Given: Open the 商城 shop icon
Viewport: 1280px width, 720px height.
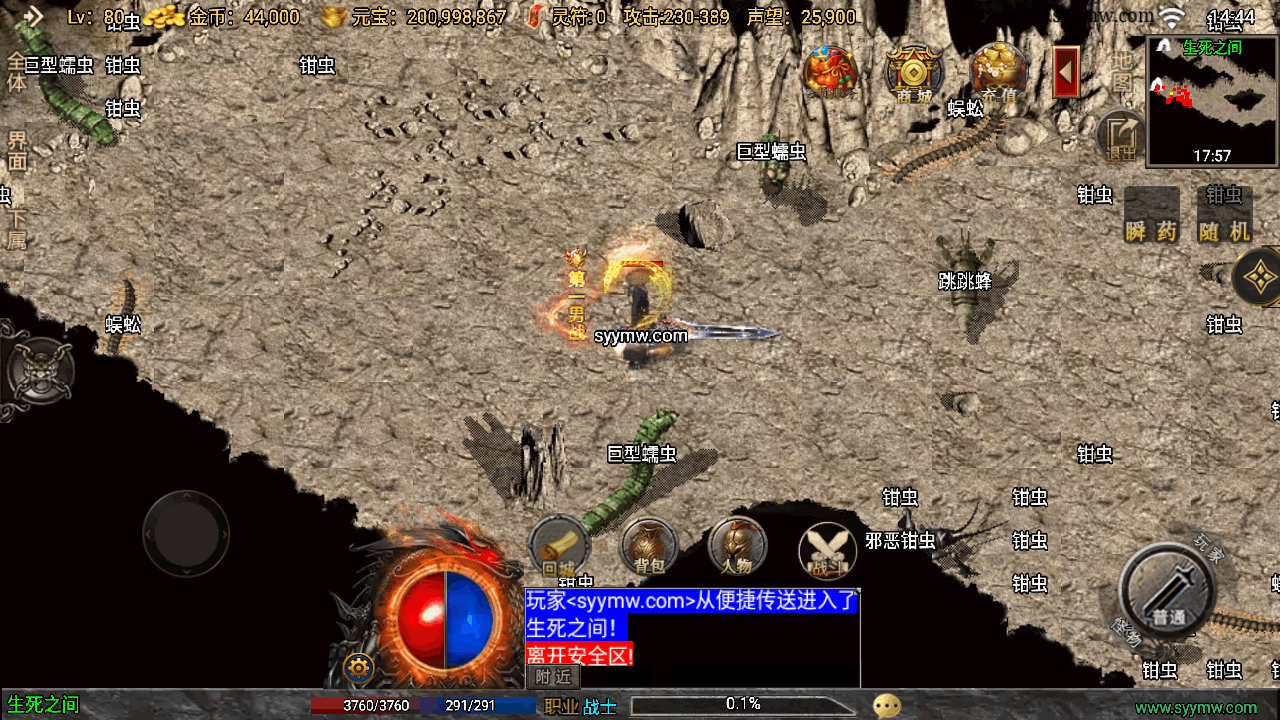Looking at the screenshot, I should pos(914,73).
